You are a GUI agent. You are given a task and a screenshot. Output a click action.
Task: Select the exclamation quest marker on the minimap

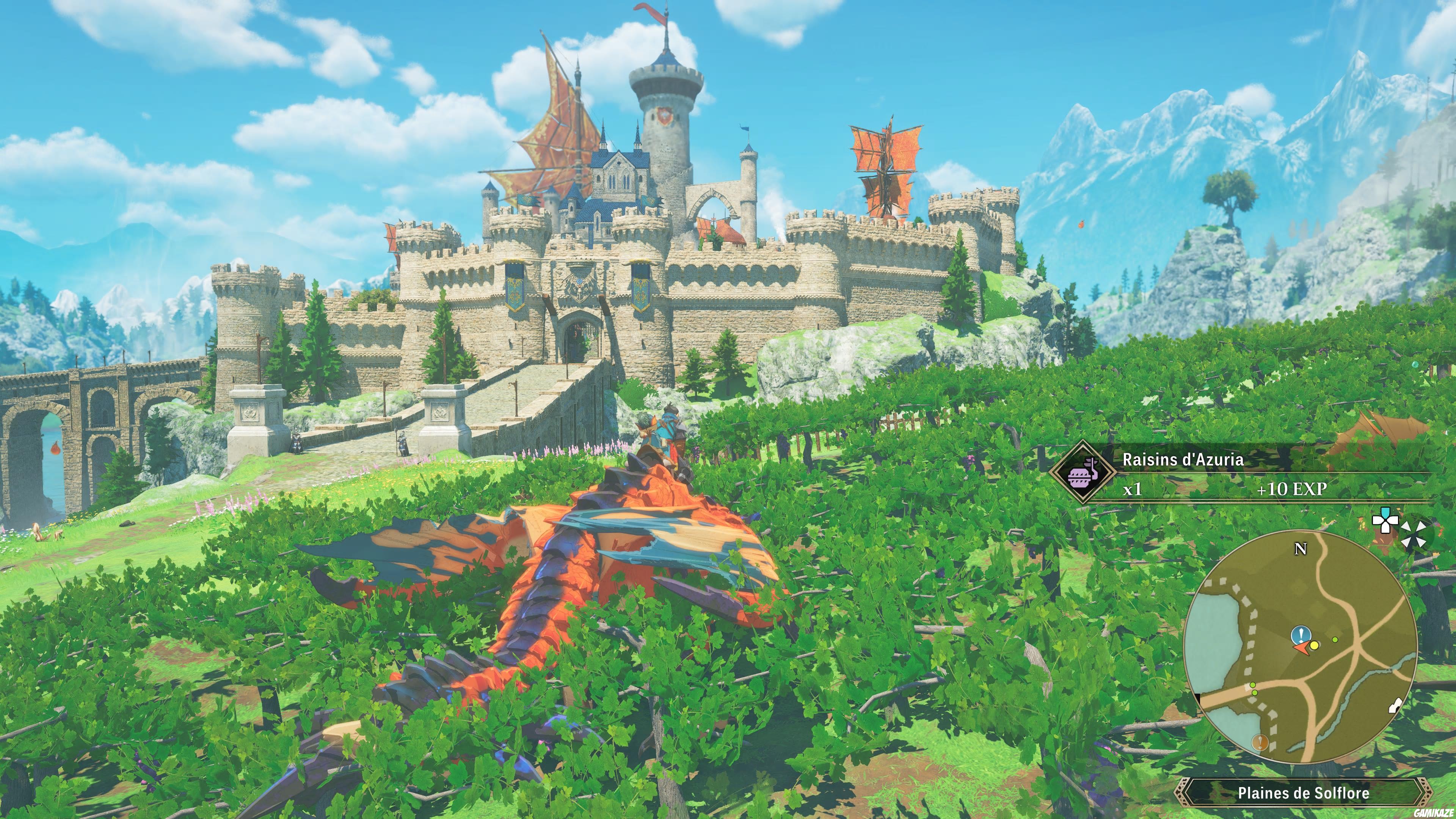click(1301, 635)
